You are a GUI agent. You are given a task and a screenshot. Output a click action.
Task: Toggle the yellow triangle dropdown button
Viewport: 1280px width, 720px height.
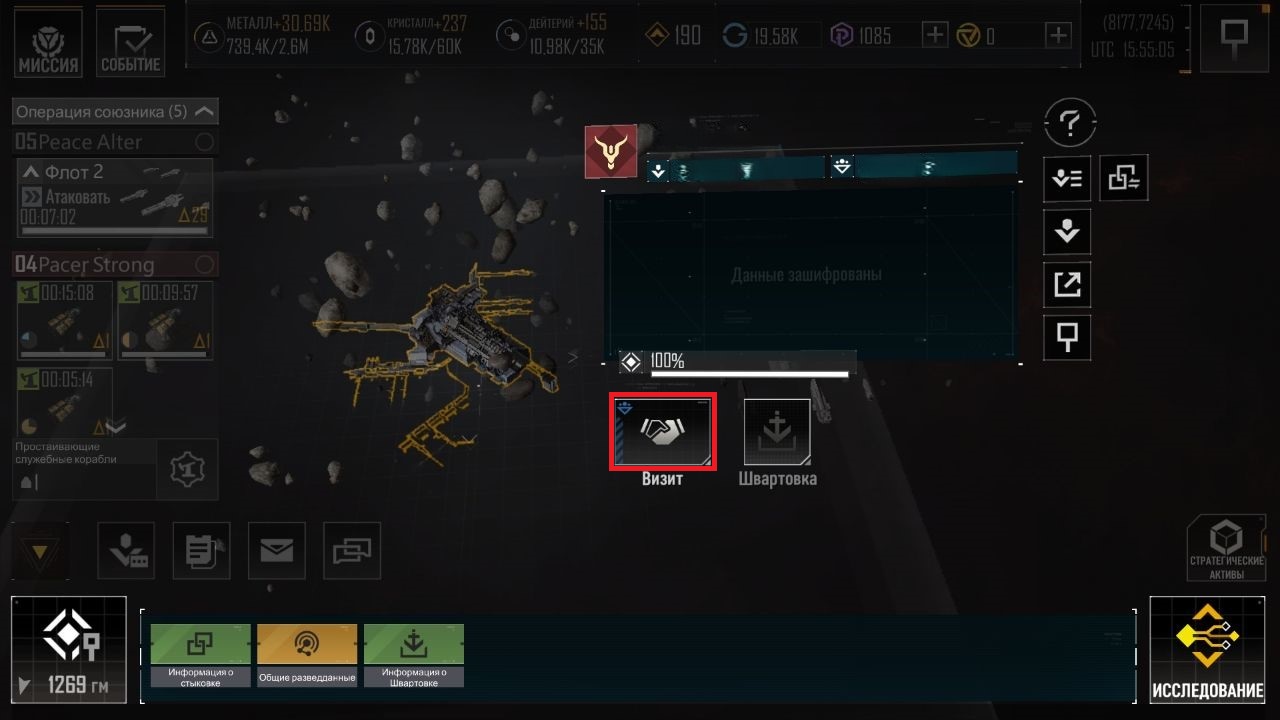click(40, 551)
